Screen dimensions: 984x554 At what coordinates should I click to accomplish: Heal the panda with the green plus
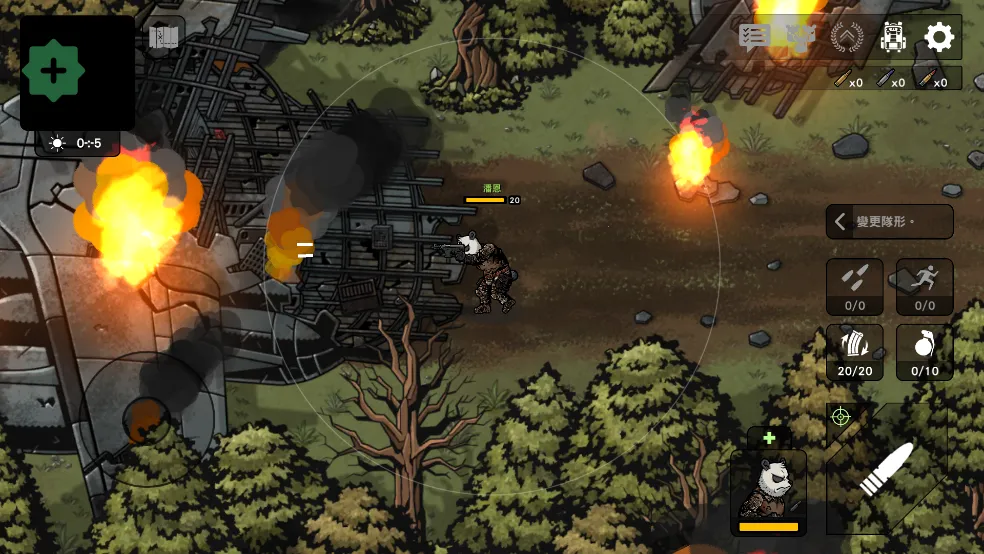point(769,438)
